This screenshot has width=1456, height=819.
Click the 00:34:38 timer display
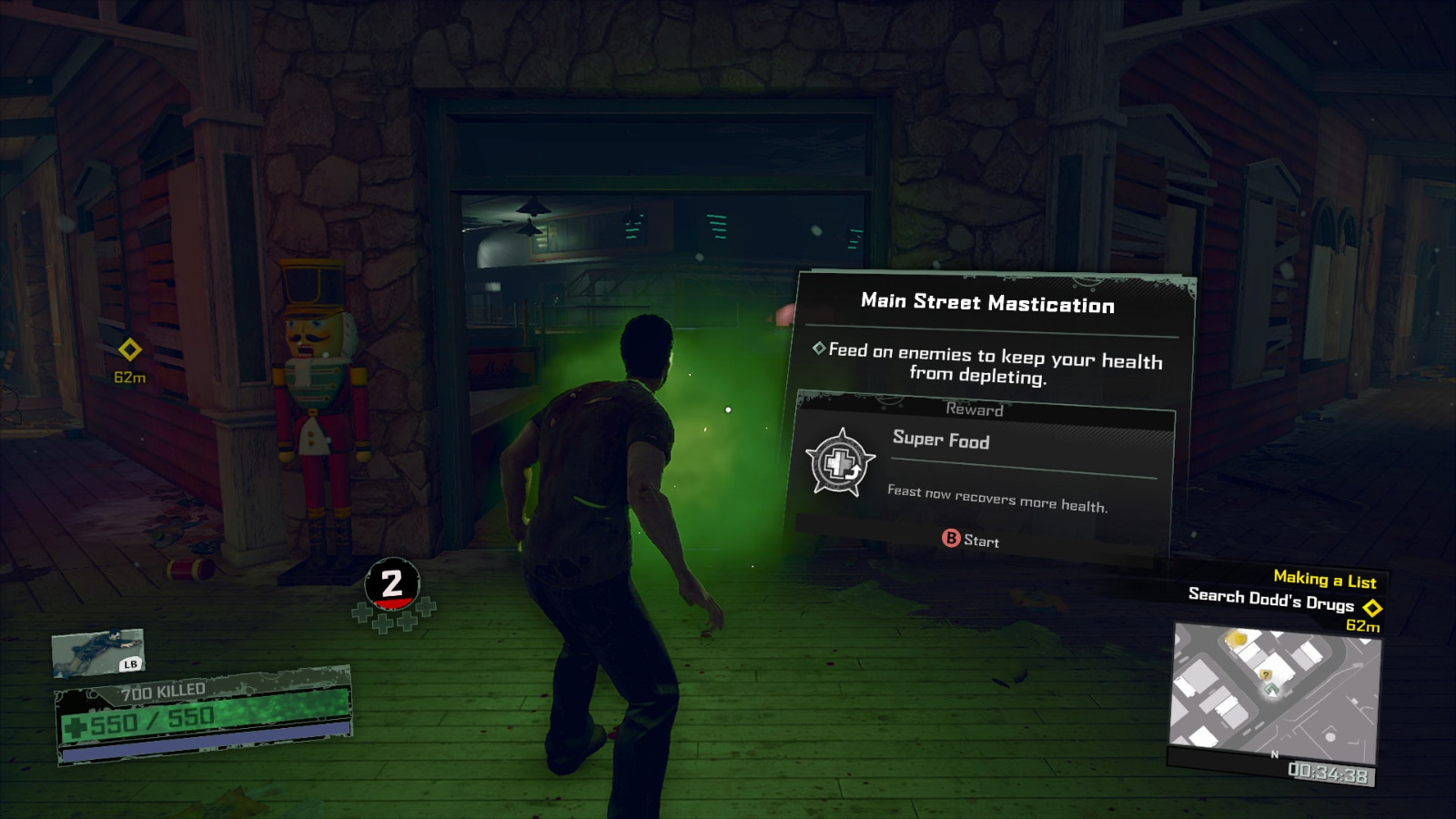[x=1329, y=771]
